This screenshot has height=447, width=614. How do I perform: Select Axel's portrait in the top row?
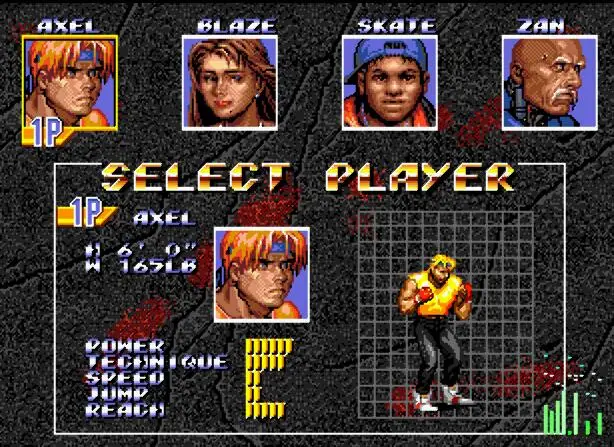[x=70, y=84]
